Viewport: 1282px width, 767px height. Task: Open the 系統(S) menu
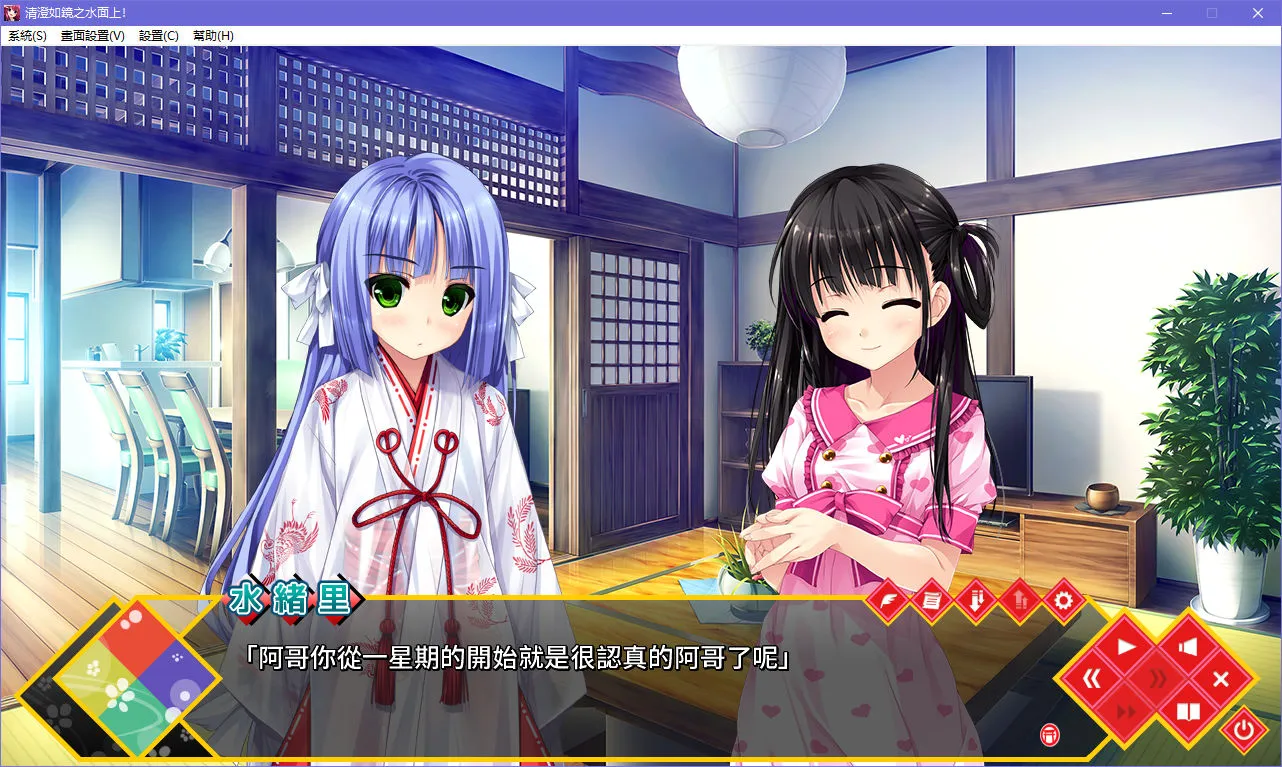(x=26, y=35)
